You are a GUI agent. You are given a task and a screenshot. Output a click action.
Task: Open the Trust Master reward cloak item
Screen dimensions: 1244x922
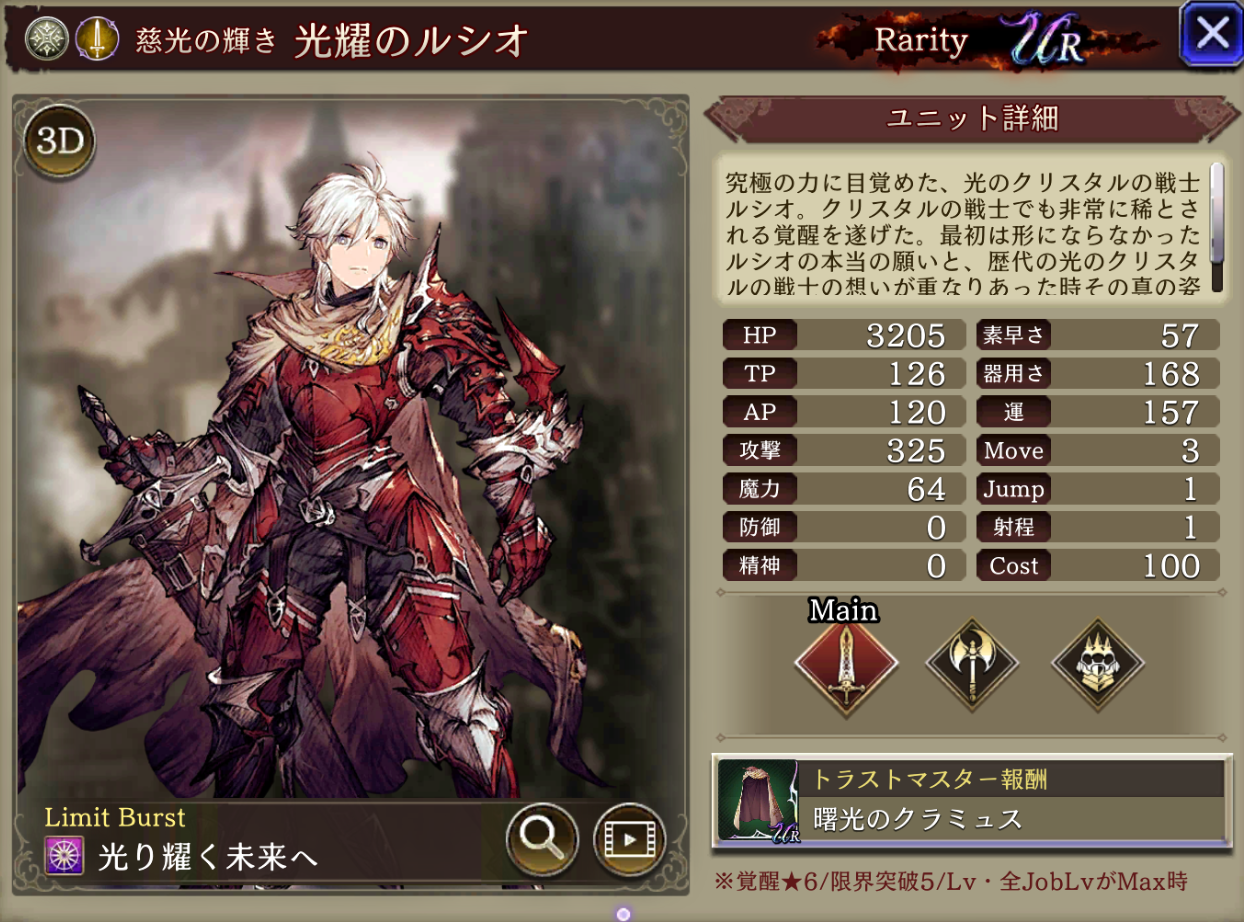tap(758, 800)
